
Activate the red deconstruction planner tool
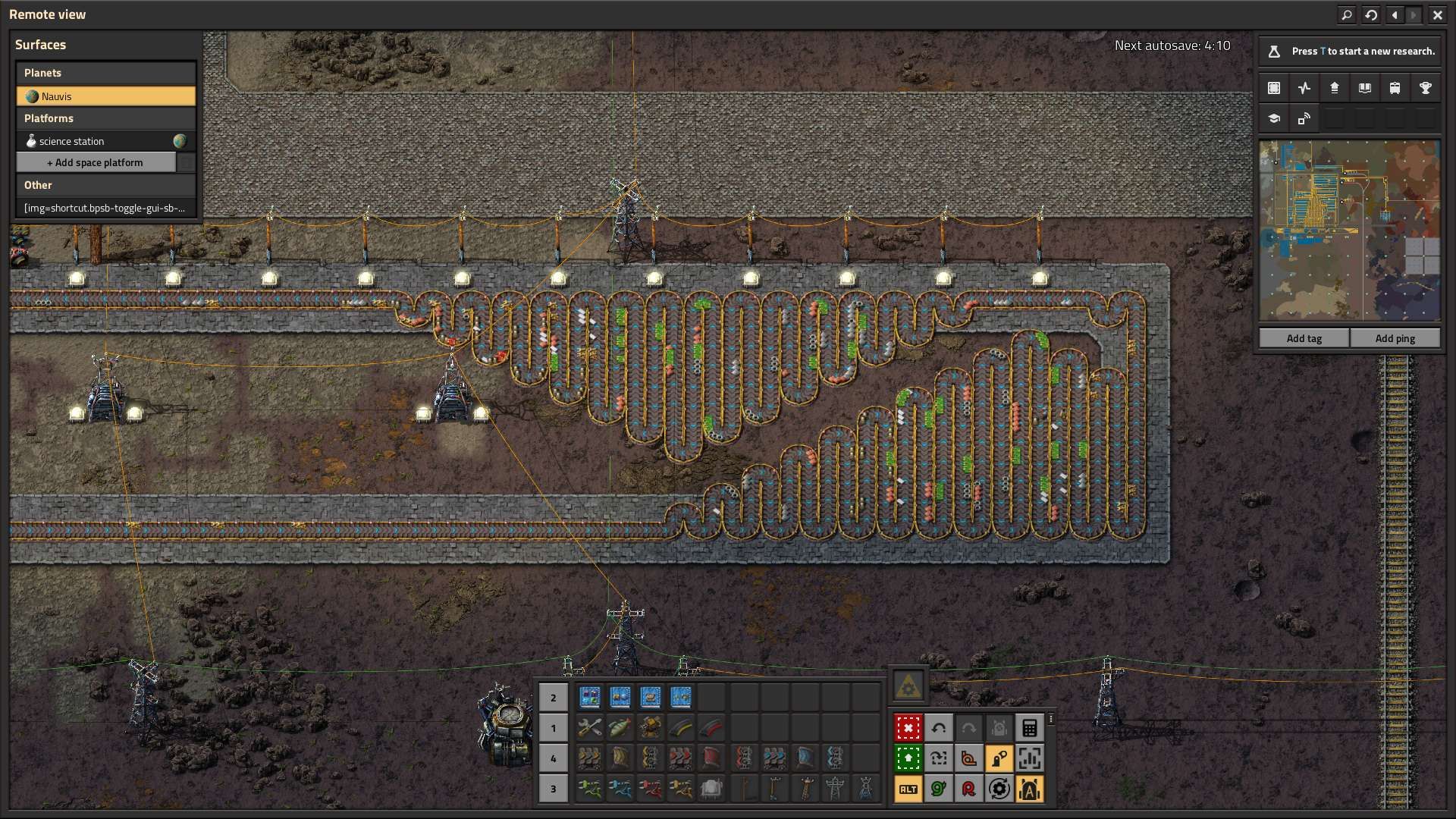[908, 728]
